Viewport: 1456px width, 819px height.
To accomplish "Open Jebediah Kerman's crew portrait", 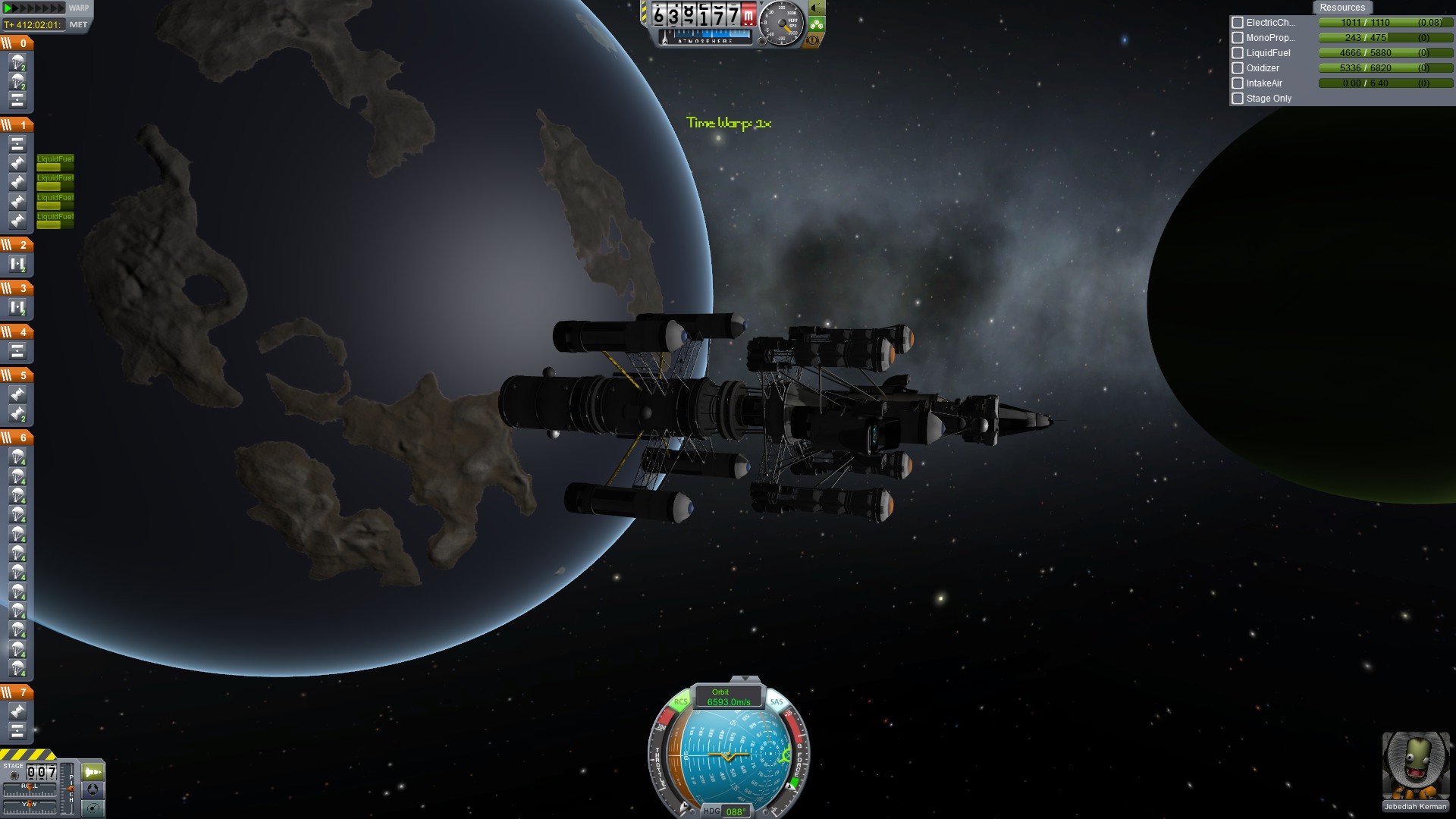I will pos(1415,766).
